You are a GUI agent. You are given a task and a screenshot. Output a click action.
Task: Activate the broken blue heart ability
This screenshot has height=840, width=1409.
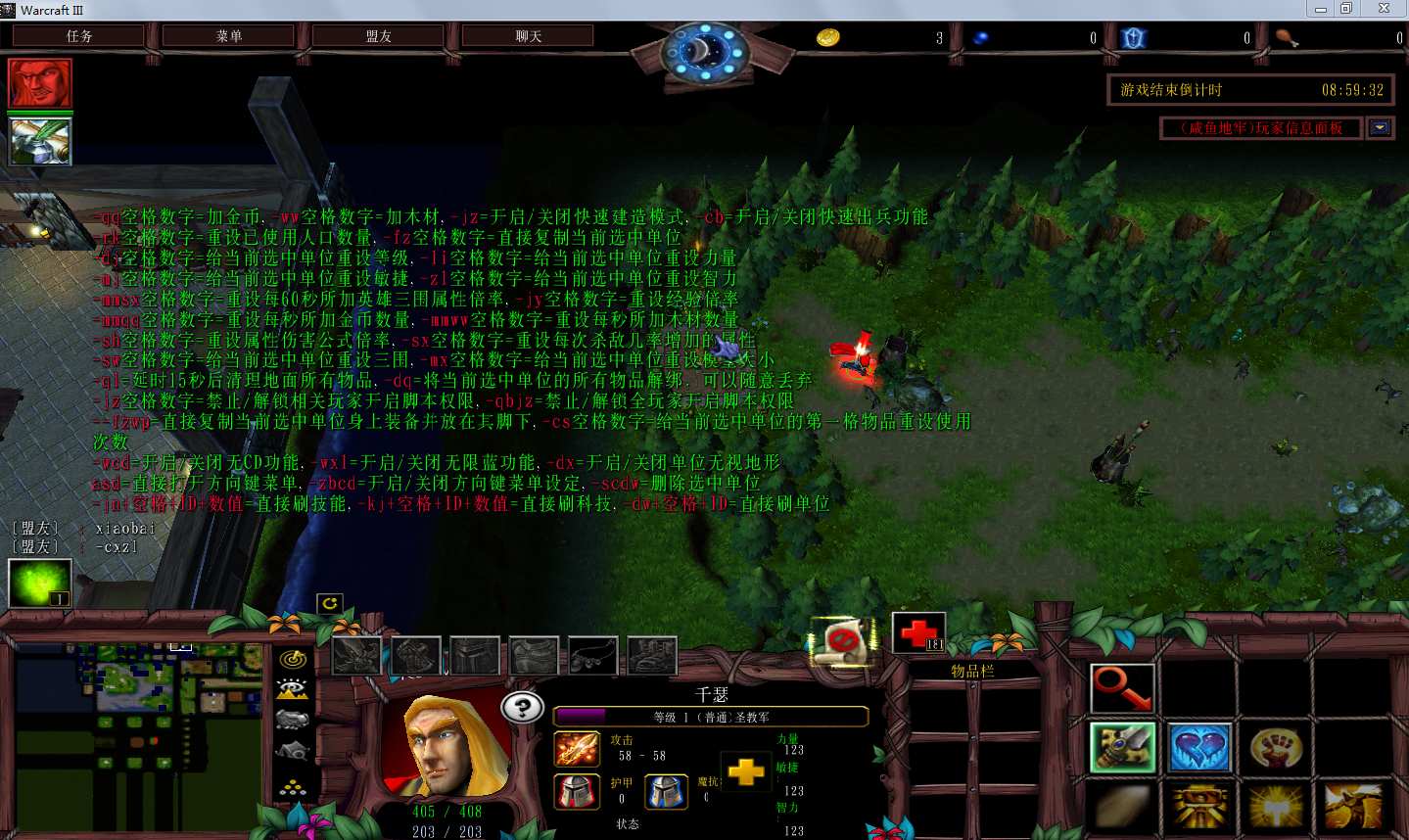[x=1199, y=748]
